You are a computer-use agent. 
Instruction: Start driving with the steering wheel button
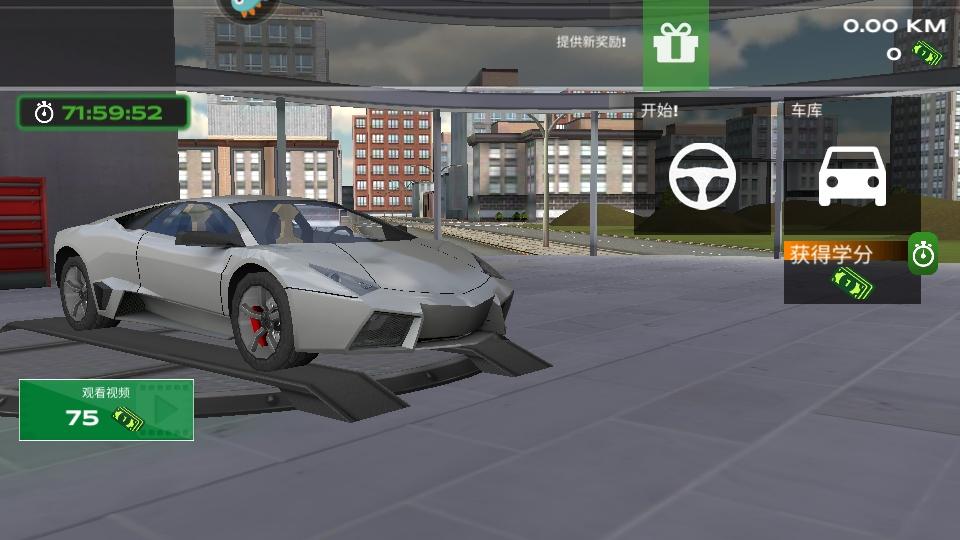702,175
